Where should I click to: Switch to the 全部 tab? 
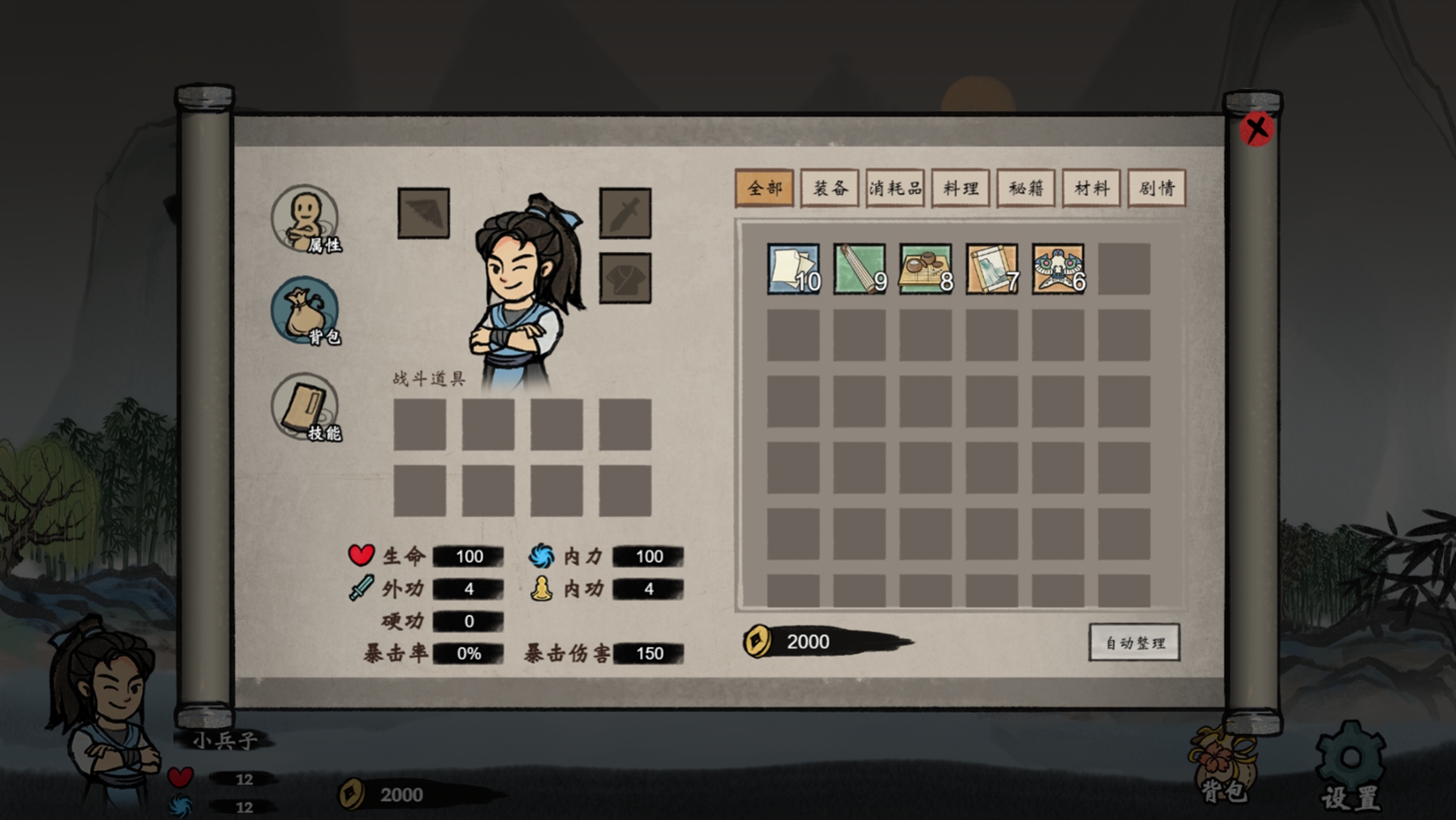click(764, 188)
